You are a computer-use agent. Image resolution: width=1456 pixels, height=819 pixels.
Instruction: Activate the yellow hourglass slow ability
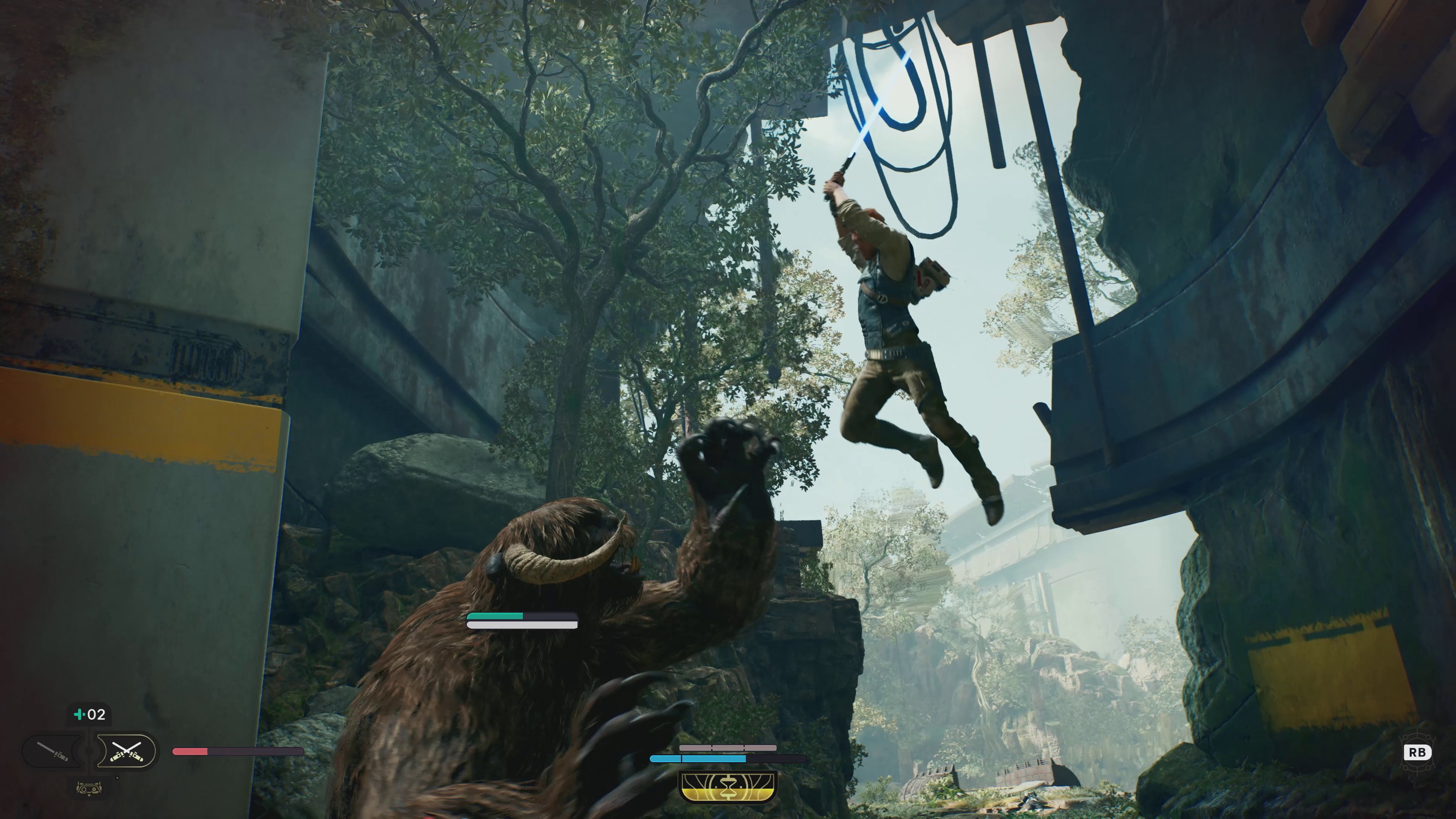tap(728, 788)
